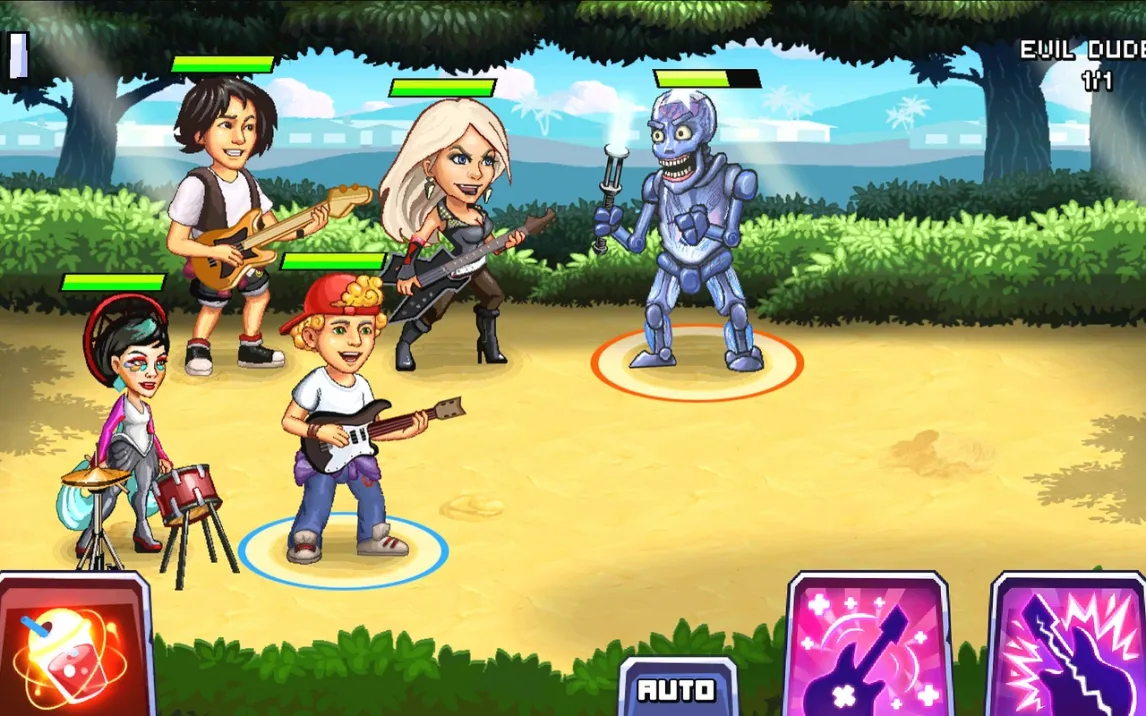Image resolution: width=1146 pixels, height=716 pixels.
Task: Use the pink sparkling guitar ability card
Action: click(868, 650)
